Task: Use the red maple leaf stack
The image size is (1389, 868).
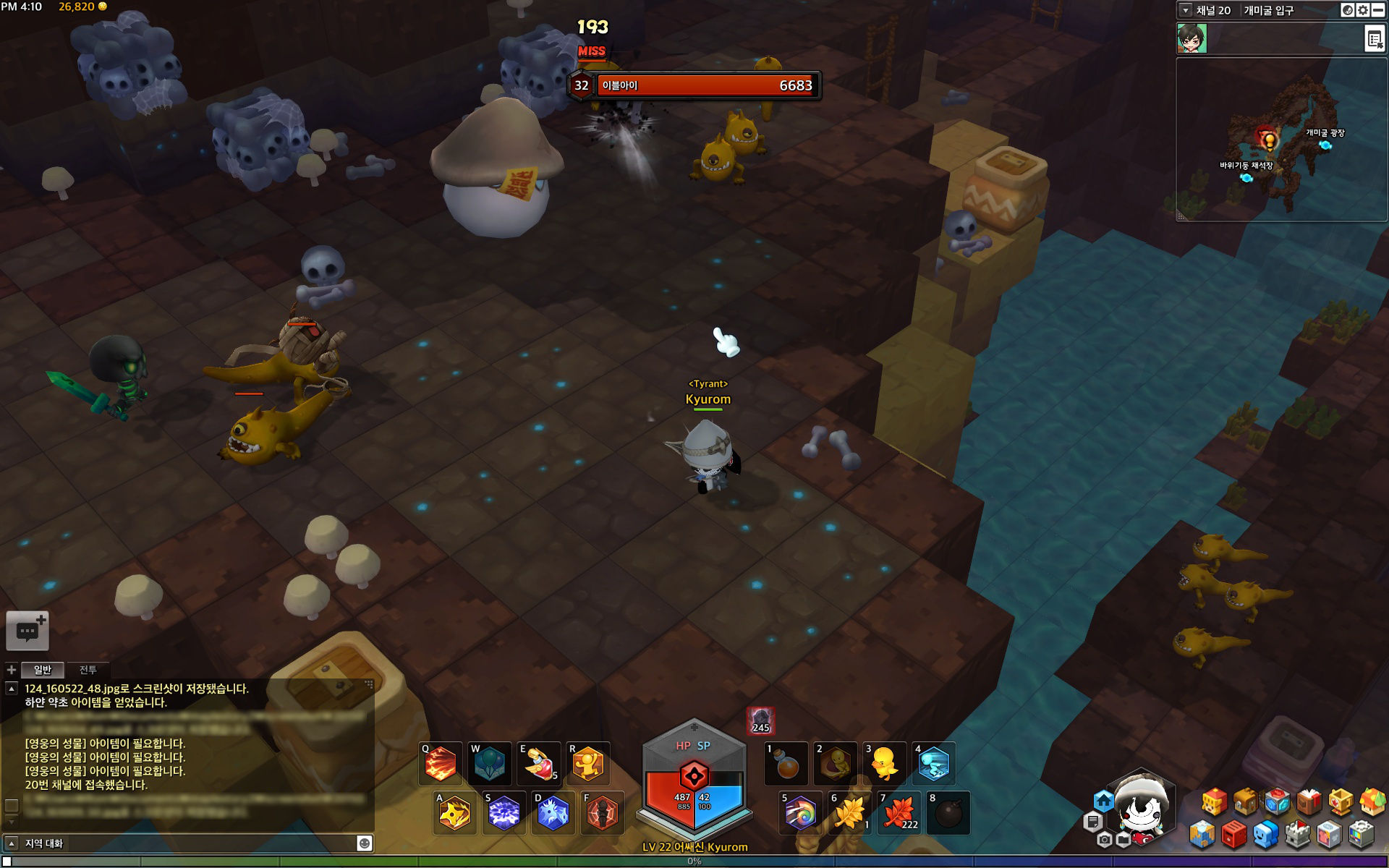Action: tap(899, 814)
